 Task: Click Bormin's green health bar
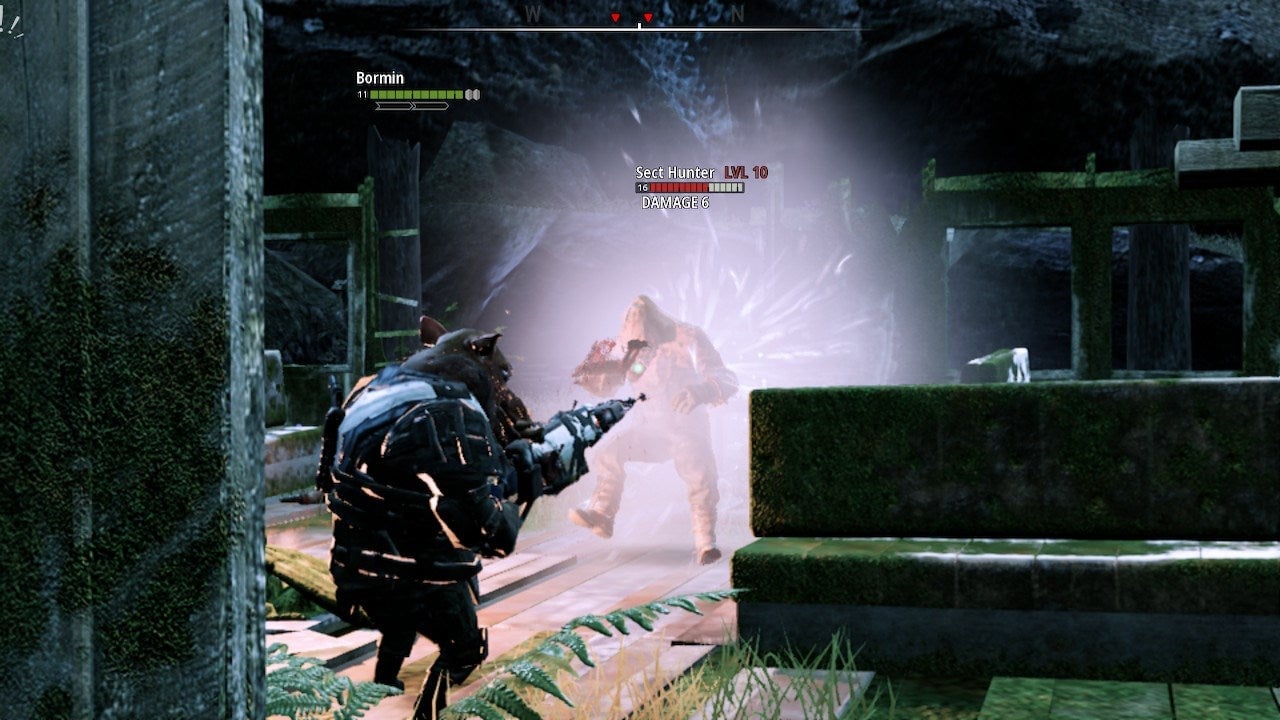coord(415,95)
